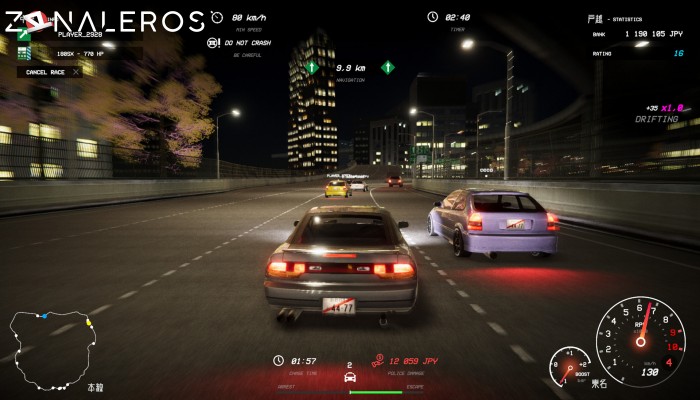Screen dimensions: 700x400
Task: Click the Zonaleros watermark logo
Action: 105,20
